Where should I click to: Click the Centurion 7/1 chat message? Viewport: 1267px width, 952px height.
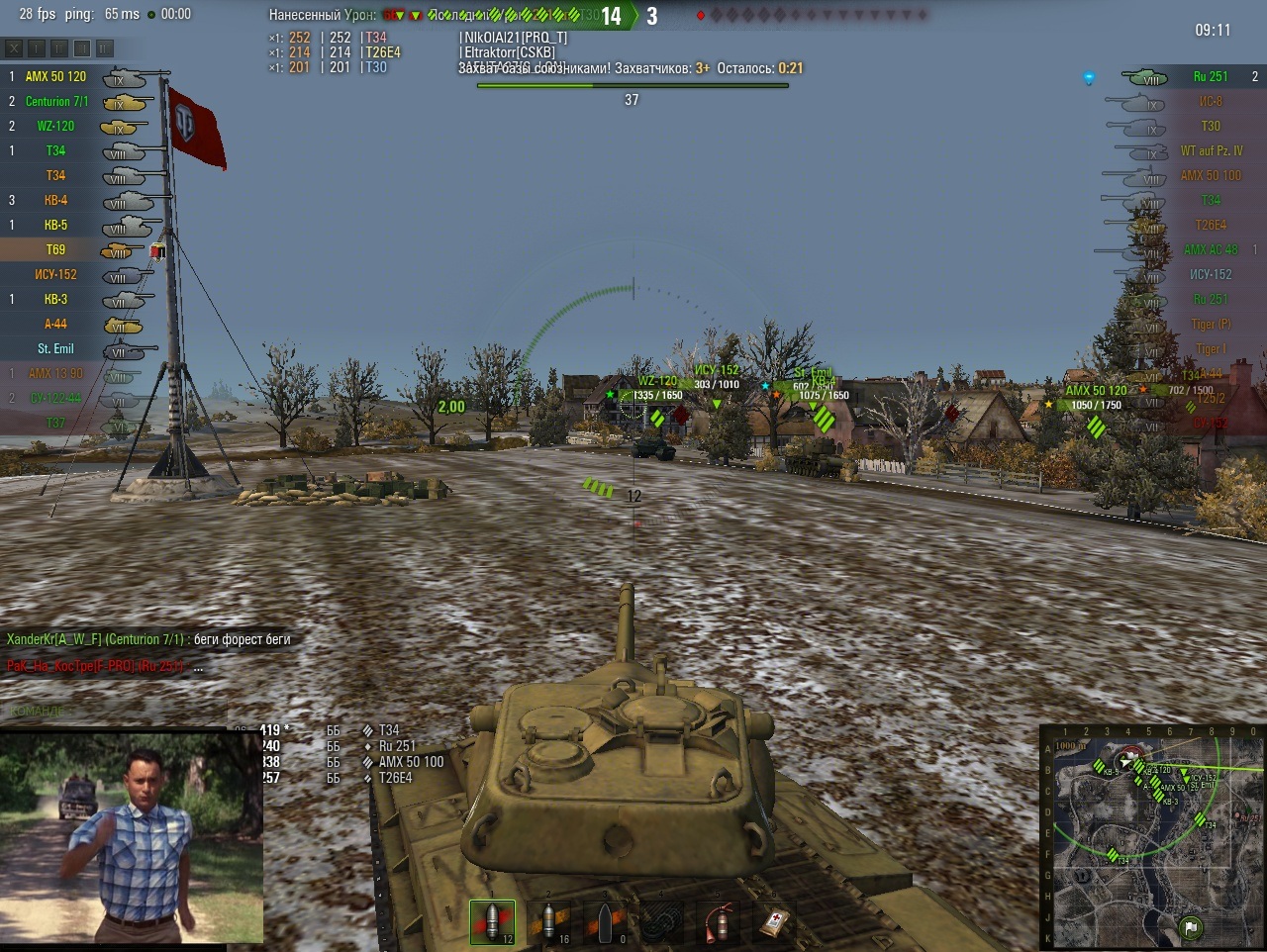click(x=148, y=639)
